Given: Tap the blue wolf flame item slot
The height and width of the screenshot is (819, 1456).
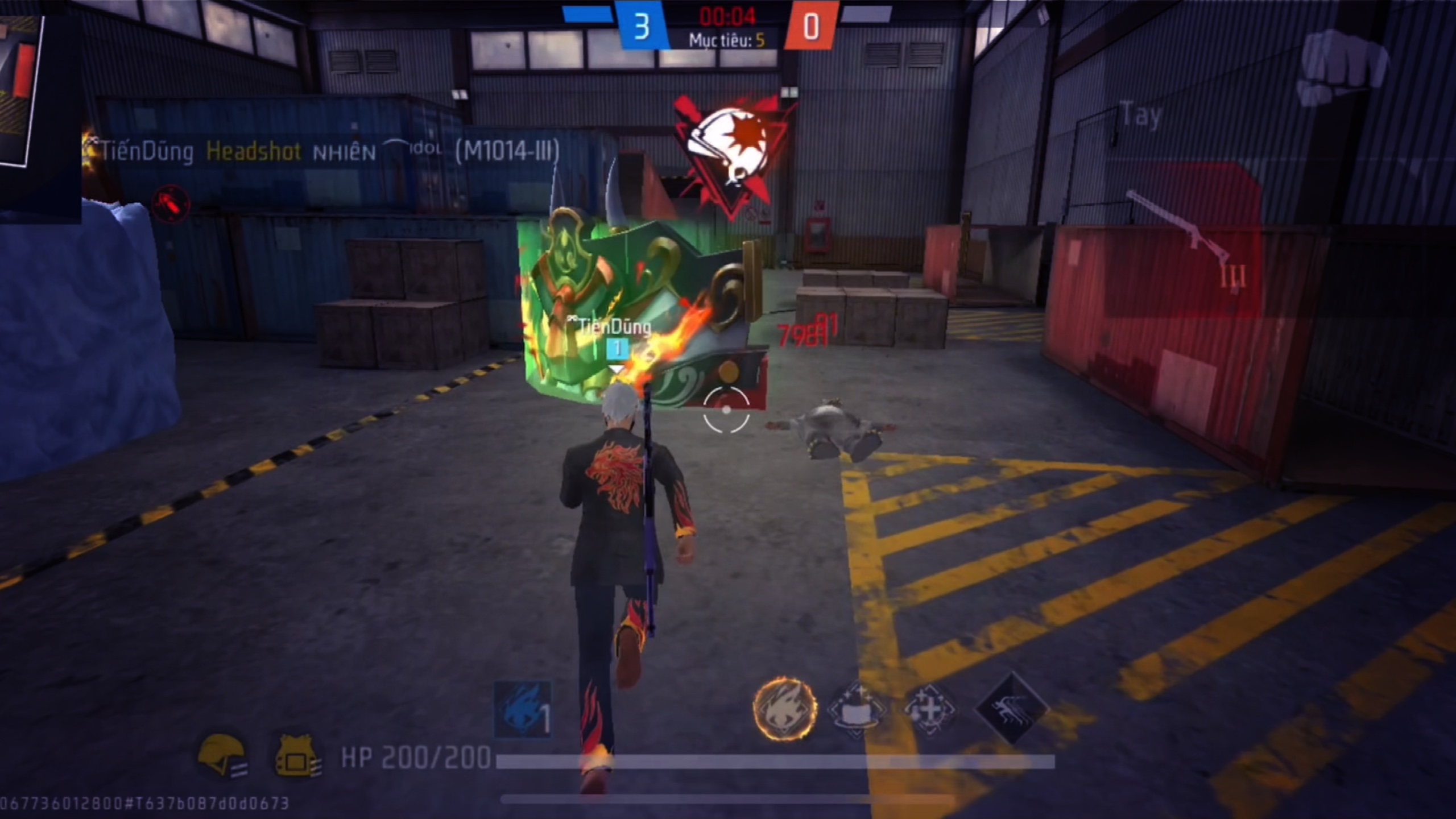Looking at the screenshot, I should pyautogui.click(x=522, y=710).
